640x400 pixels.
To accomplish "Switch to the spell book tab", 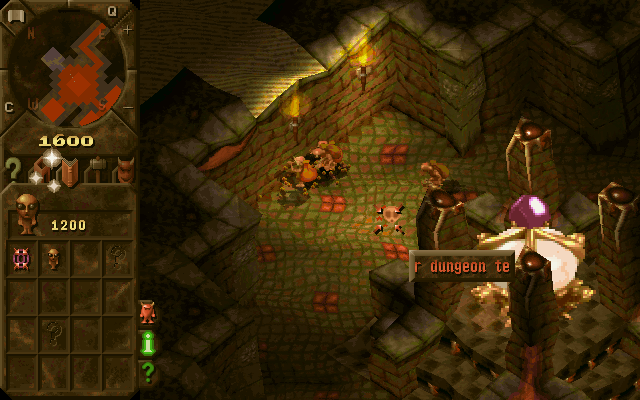I will [69, 171].
